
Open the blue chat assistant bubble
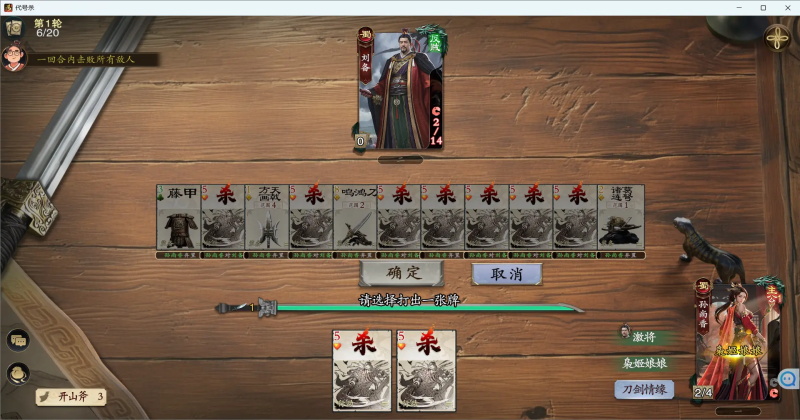[x=787, y=380]
